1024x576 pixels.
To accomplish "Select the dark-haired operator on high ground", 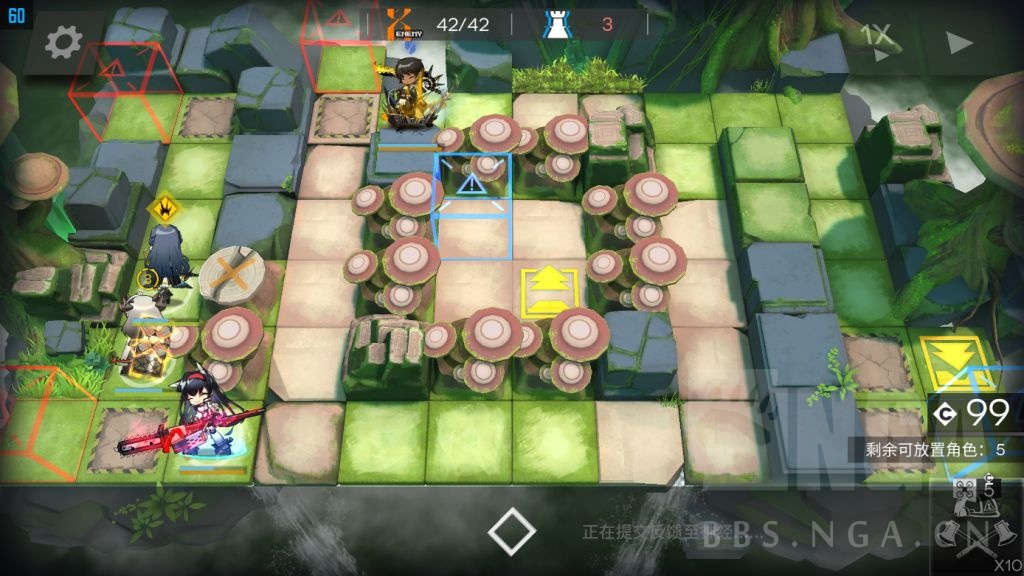I will tap(410, 97).
